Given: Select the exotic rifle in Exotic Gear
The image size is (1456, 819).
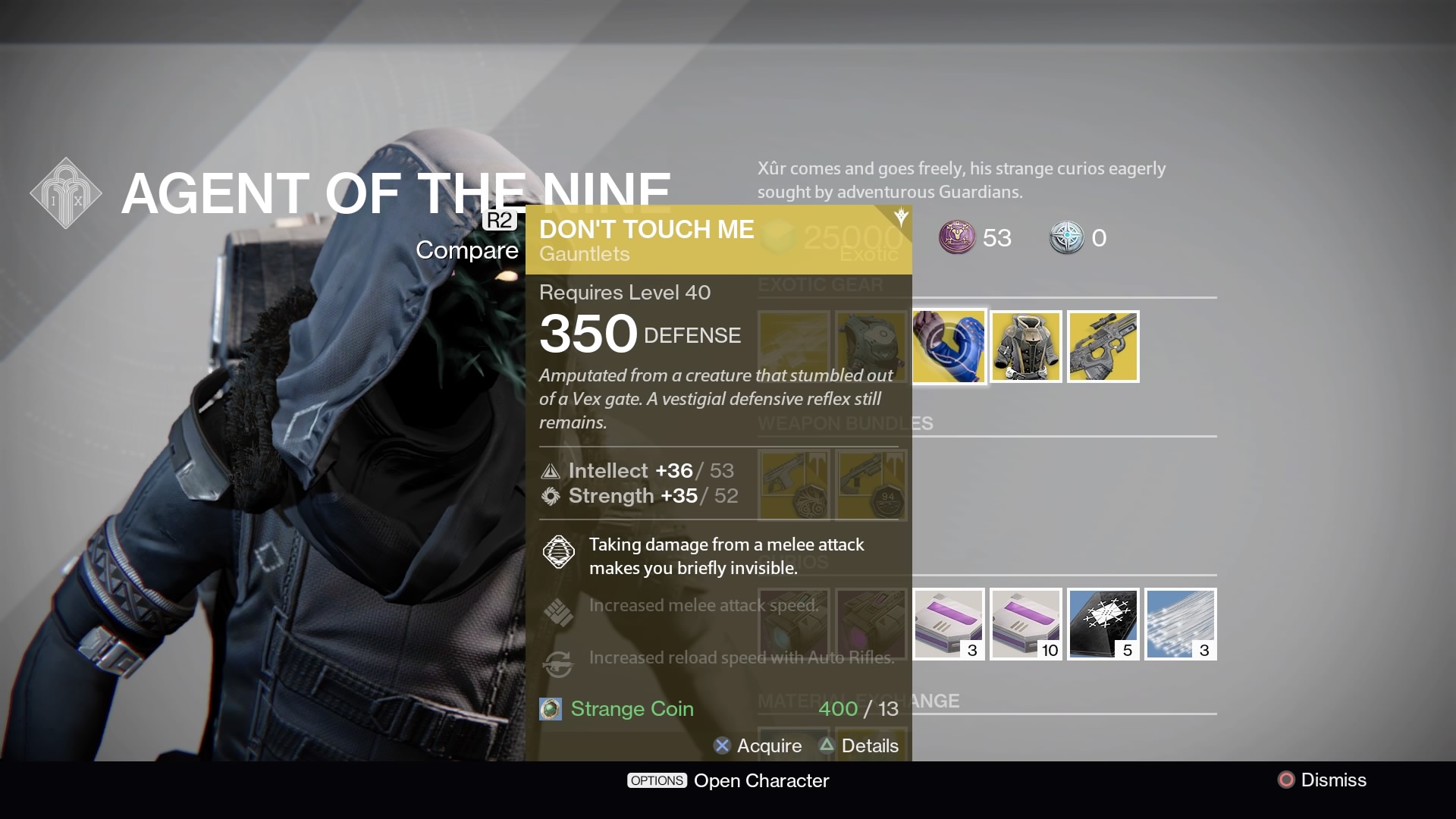Looking at the screenshot, I should [x=1103, y=347].
